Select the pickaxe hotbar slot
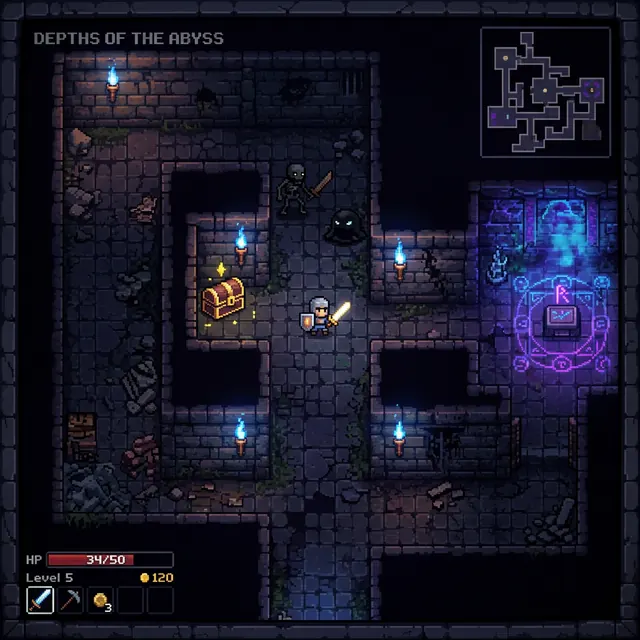This screenshot has height=640, width=640. (69, 600)
